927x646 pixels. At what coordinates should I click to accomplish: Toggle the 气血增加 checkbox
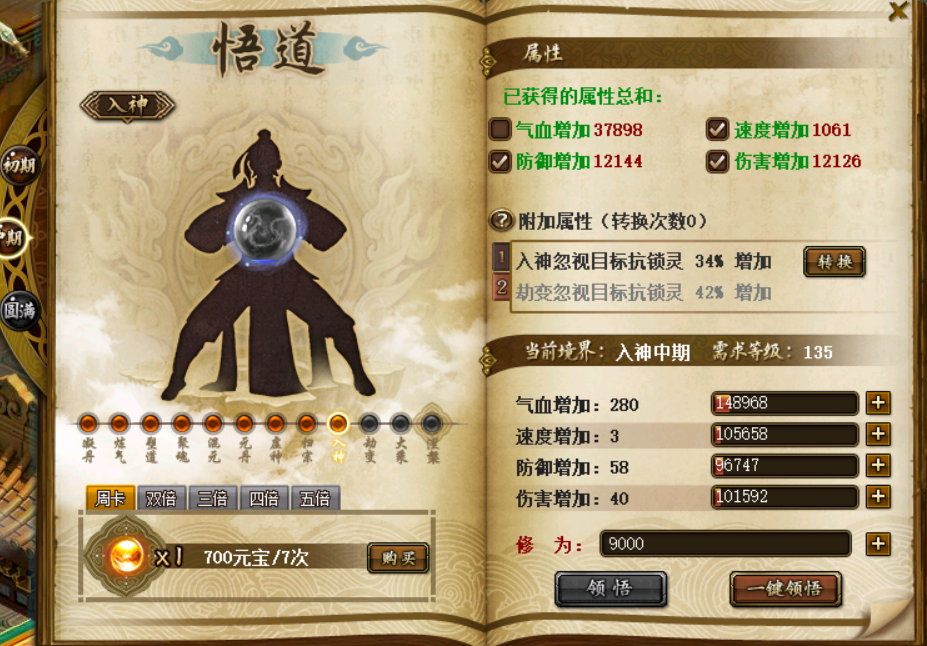pyautogui.click(x=500, y=129)
